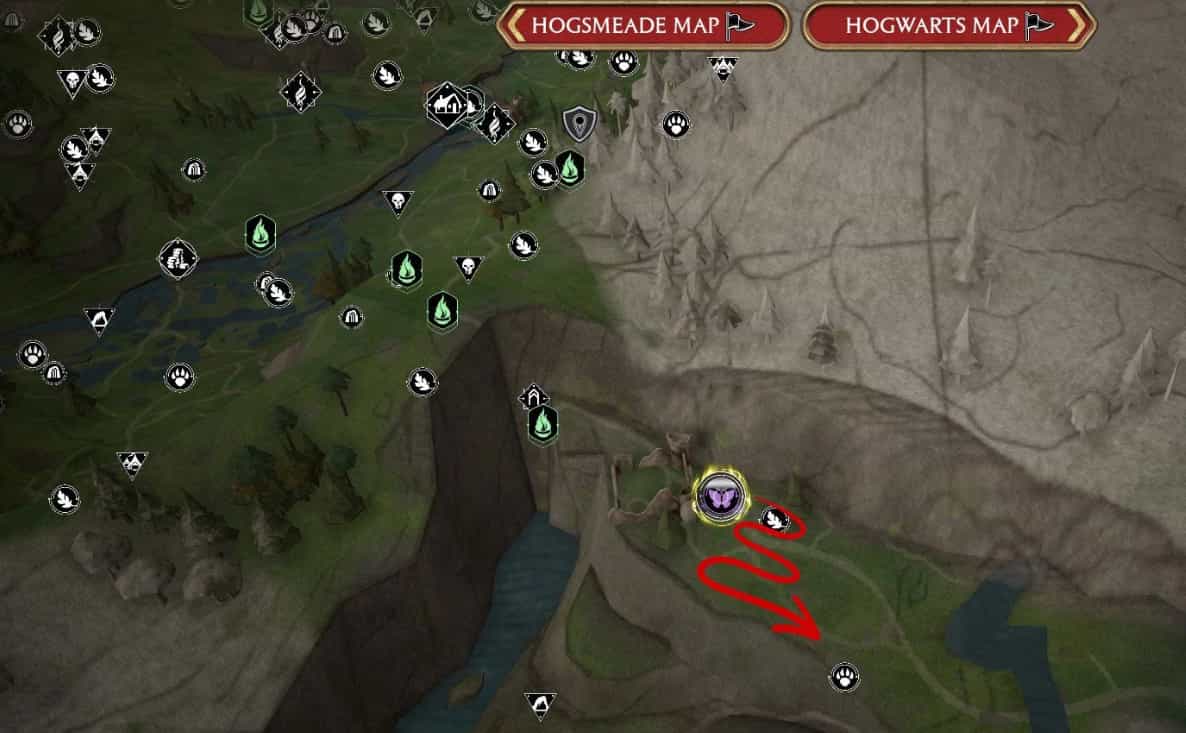Select the paw print marker below the red arrow

(x=844, y=677)
